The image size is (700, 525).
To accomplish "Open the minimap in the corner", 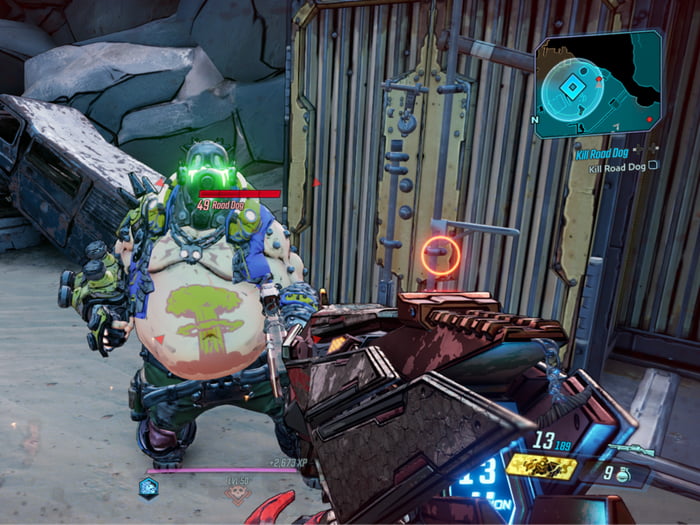I will (x=597, y=83).
